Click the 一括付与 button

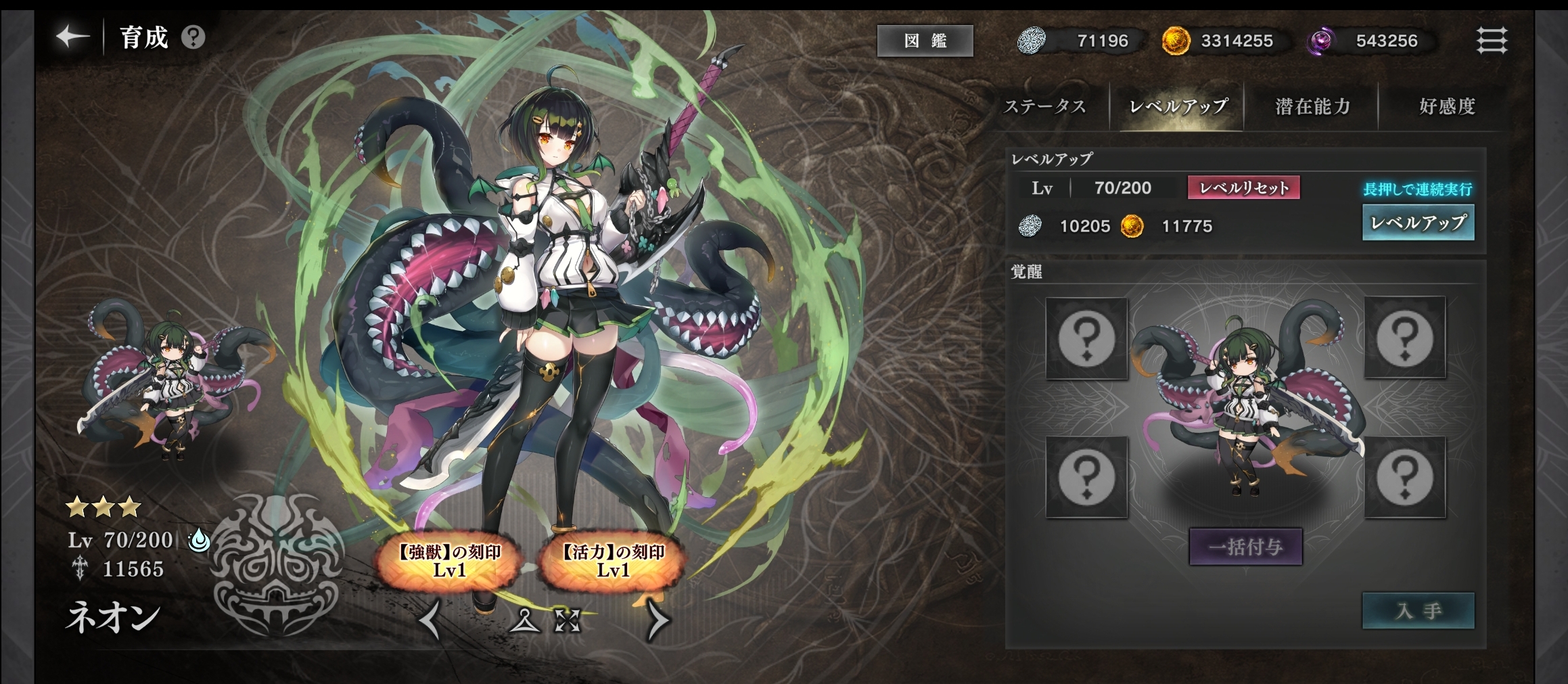(1245, 546)
